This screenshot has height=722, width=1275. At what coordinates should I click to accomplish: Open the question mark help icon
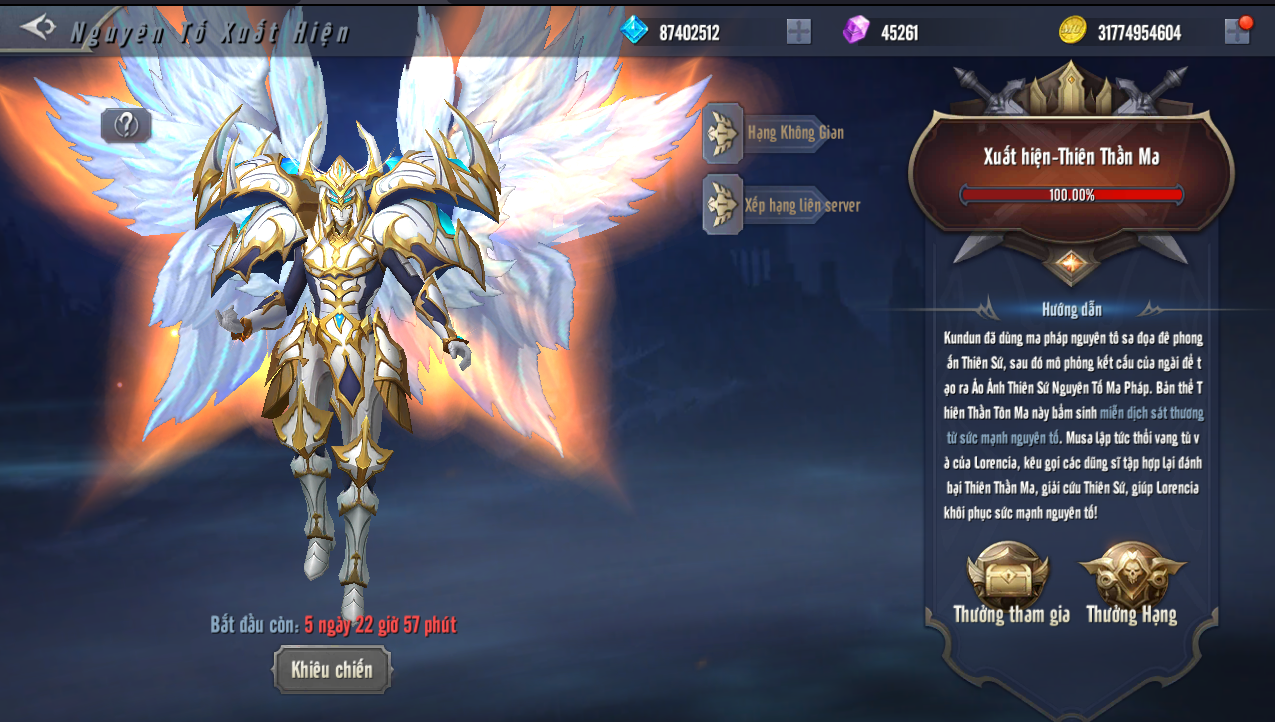coord(126,125)
